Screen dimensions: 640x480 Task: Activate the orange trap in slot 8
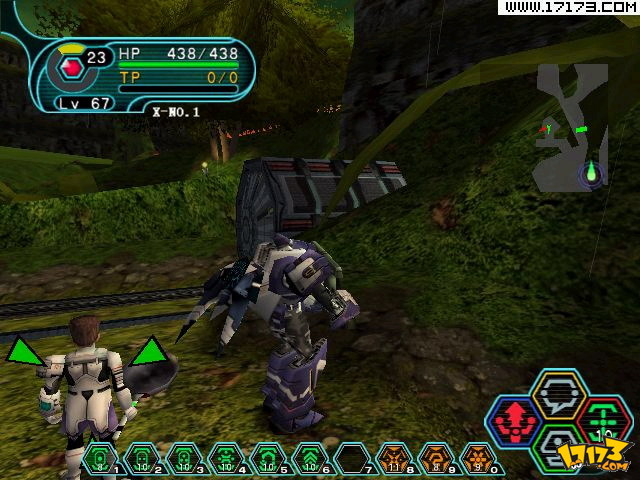[394, 459]
